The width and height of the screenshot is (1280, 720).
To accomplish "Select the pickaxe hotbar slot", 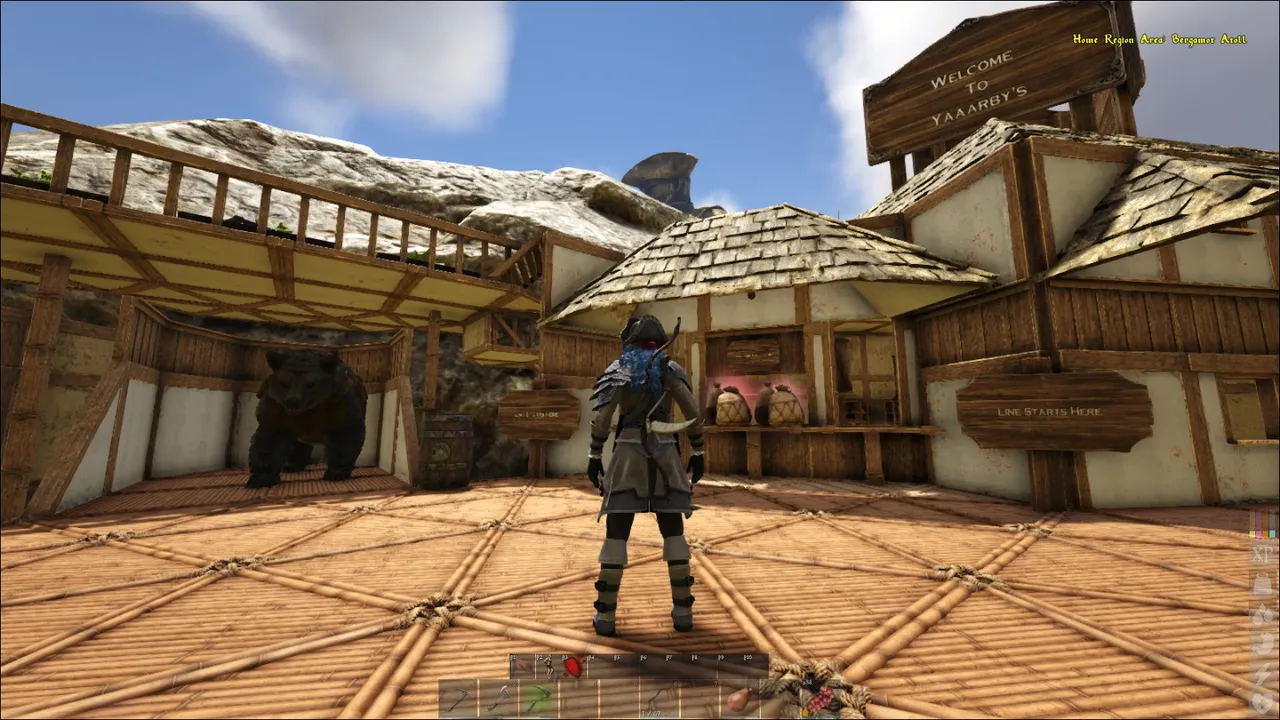I will 459,699.
